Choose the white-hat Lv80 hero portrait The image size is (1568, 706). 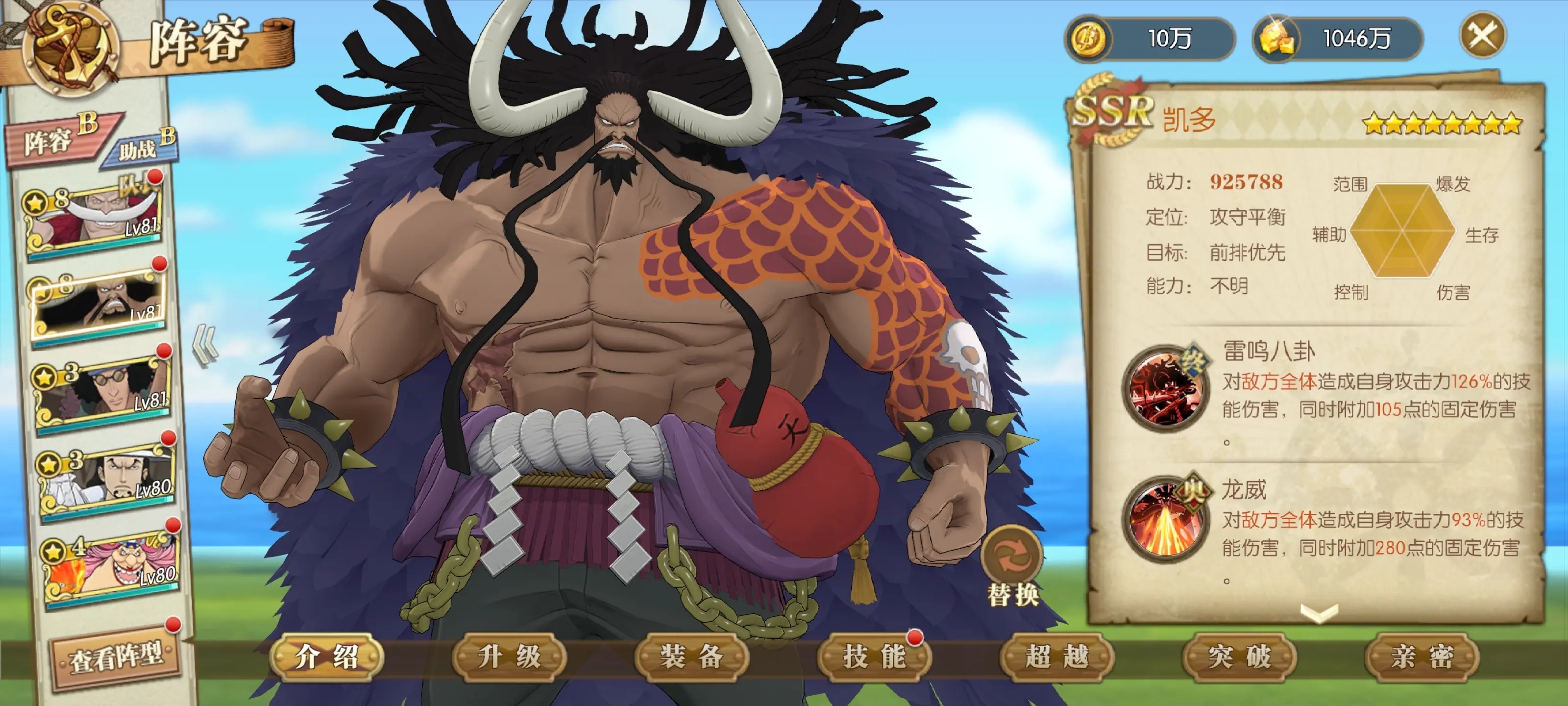[x=107, y=478]
